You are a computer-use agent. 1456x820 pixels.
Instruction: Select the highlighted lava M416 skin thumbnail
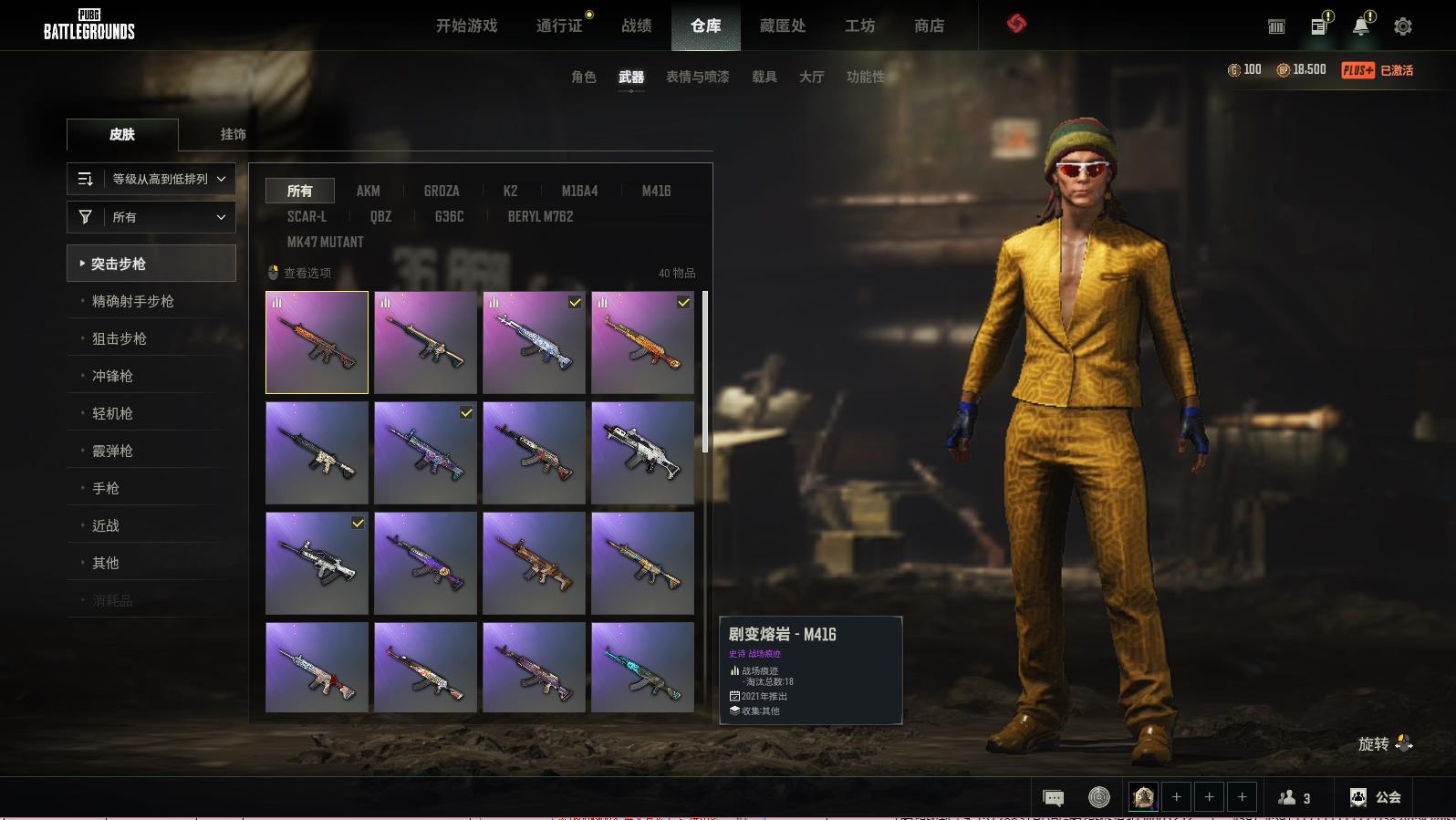[317, 342]
